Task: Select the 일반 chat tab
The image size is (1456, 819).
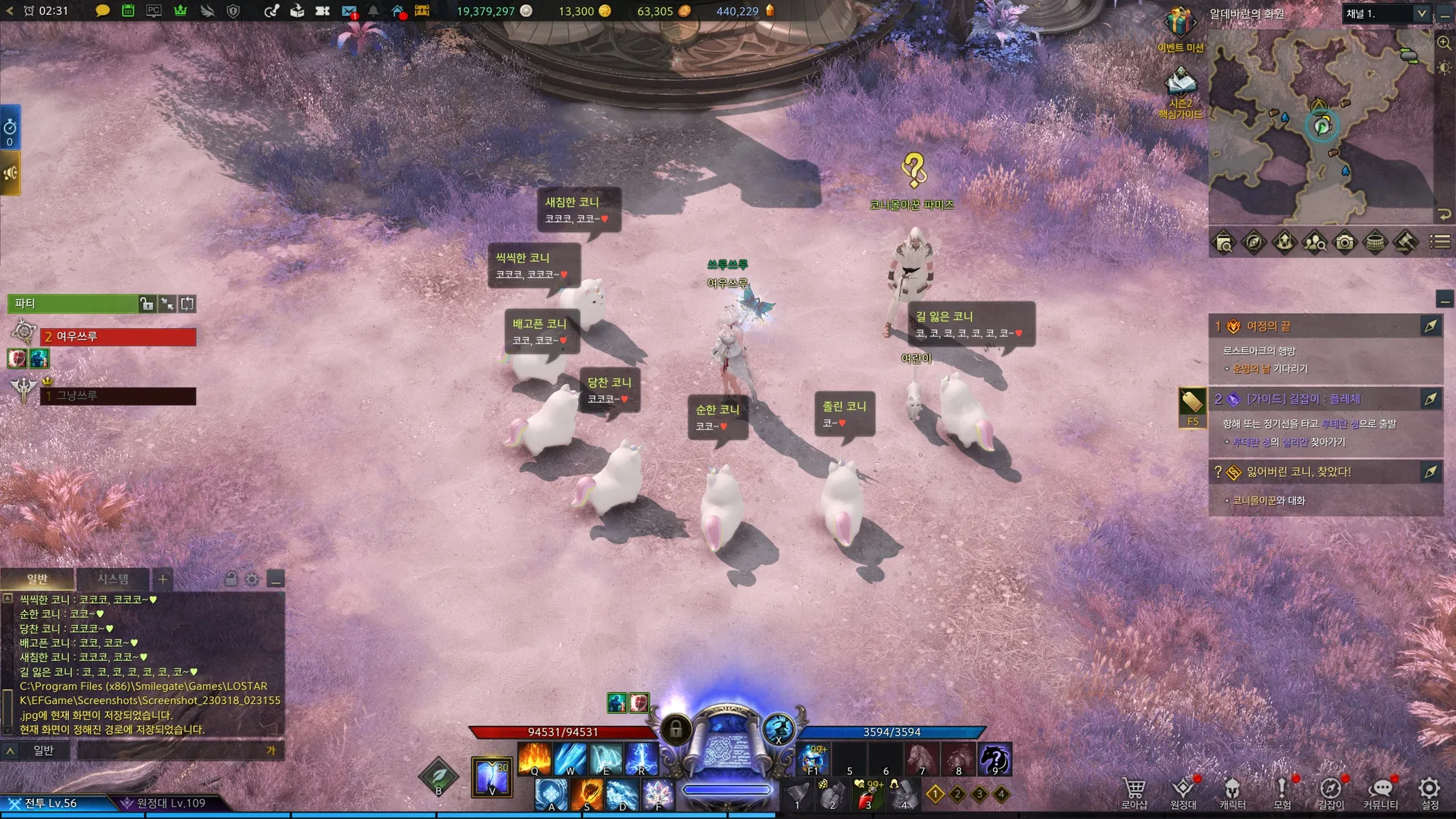Action: tap(37, 579)
